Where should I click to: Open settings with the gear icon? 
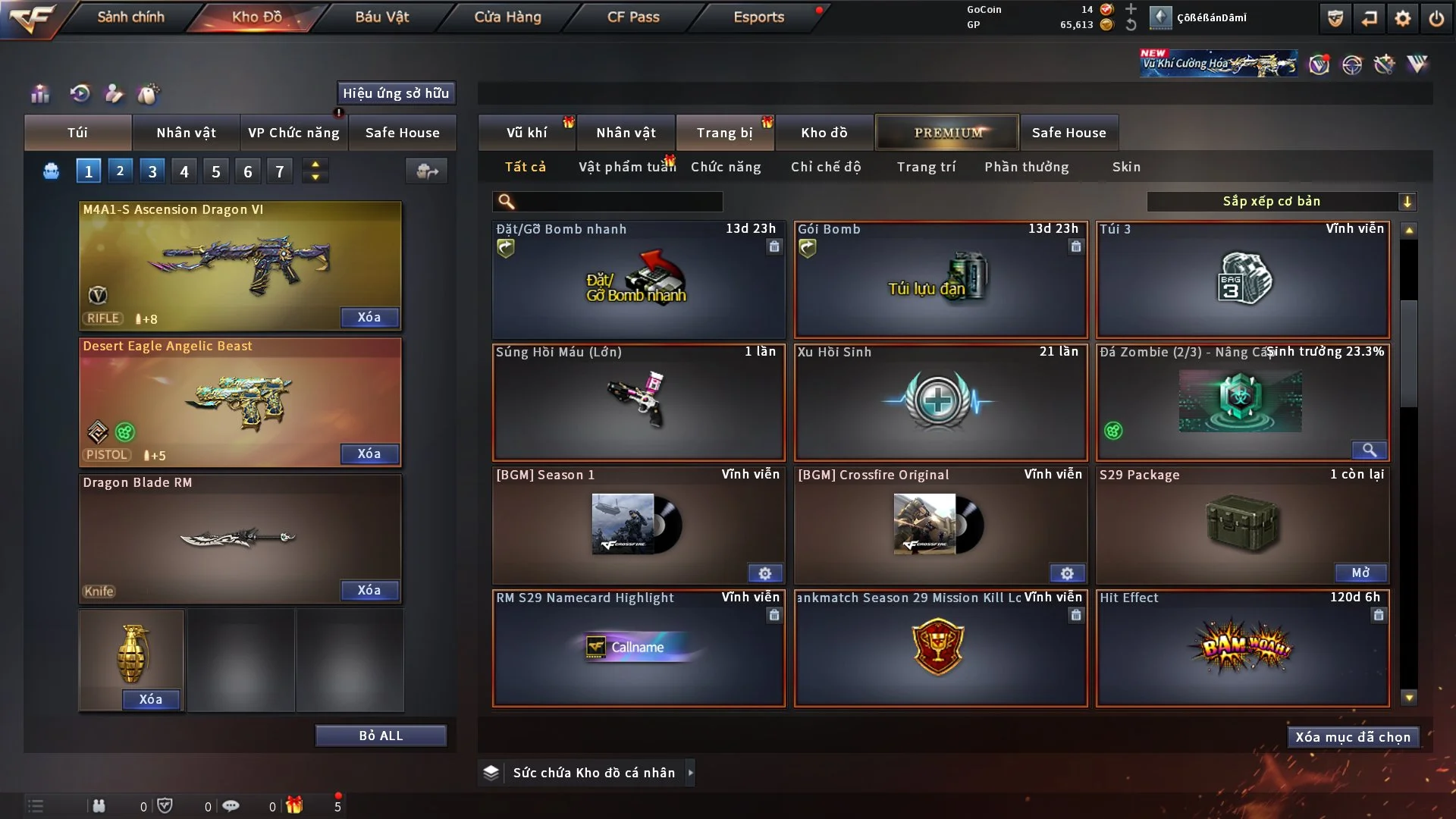[x=1403, y=18]
